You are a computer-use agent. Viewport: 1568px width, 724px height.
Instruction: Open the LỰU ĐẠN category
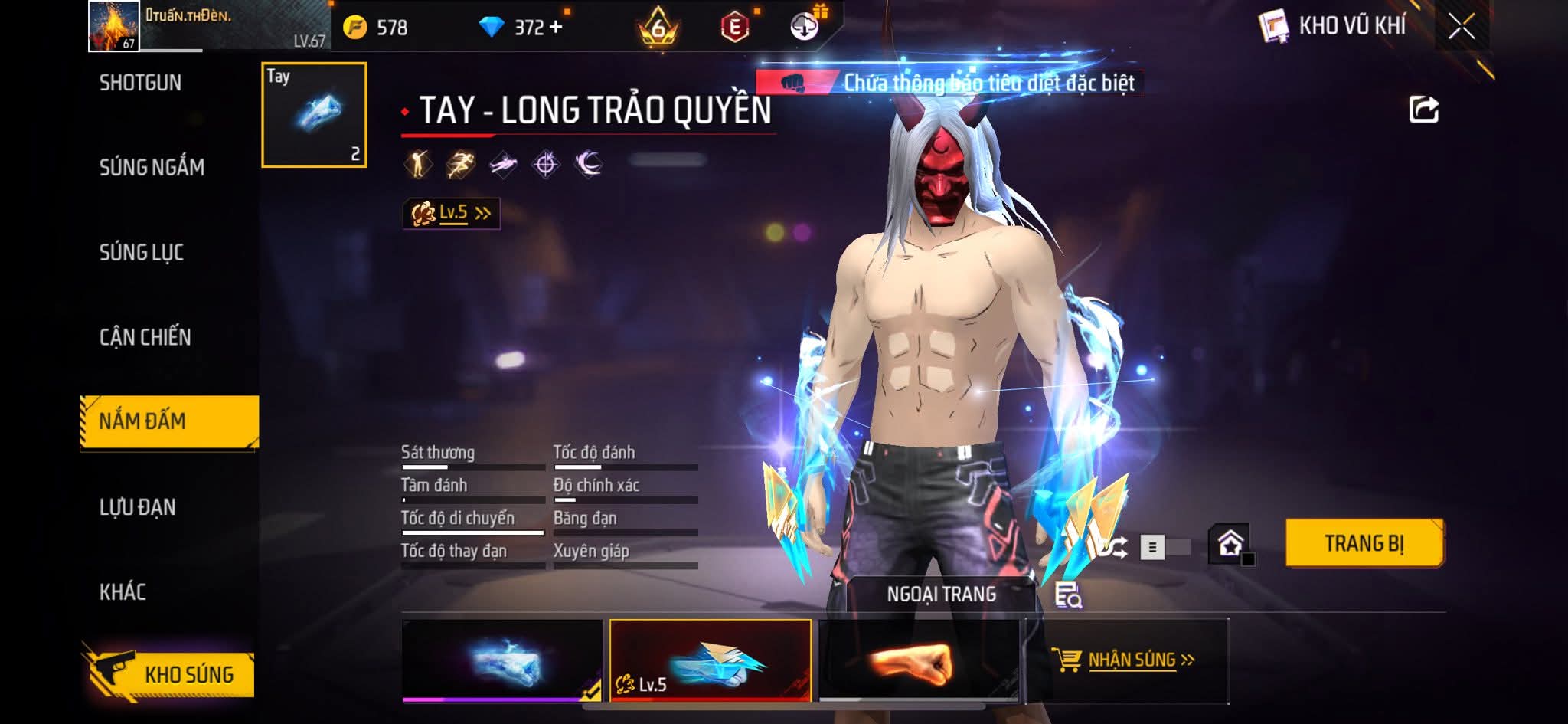(138, 507)
